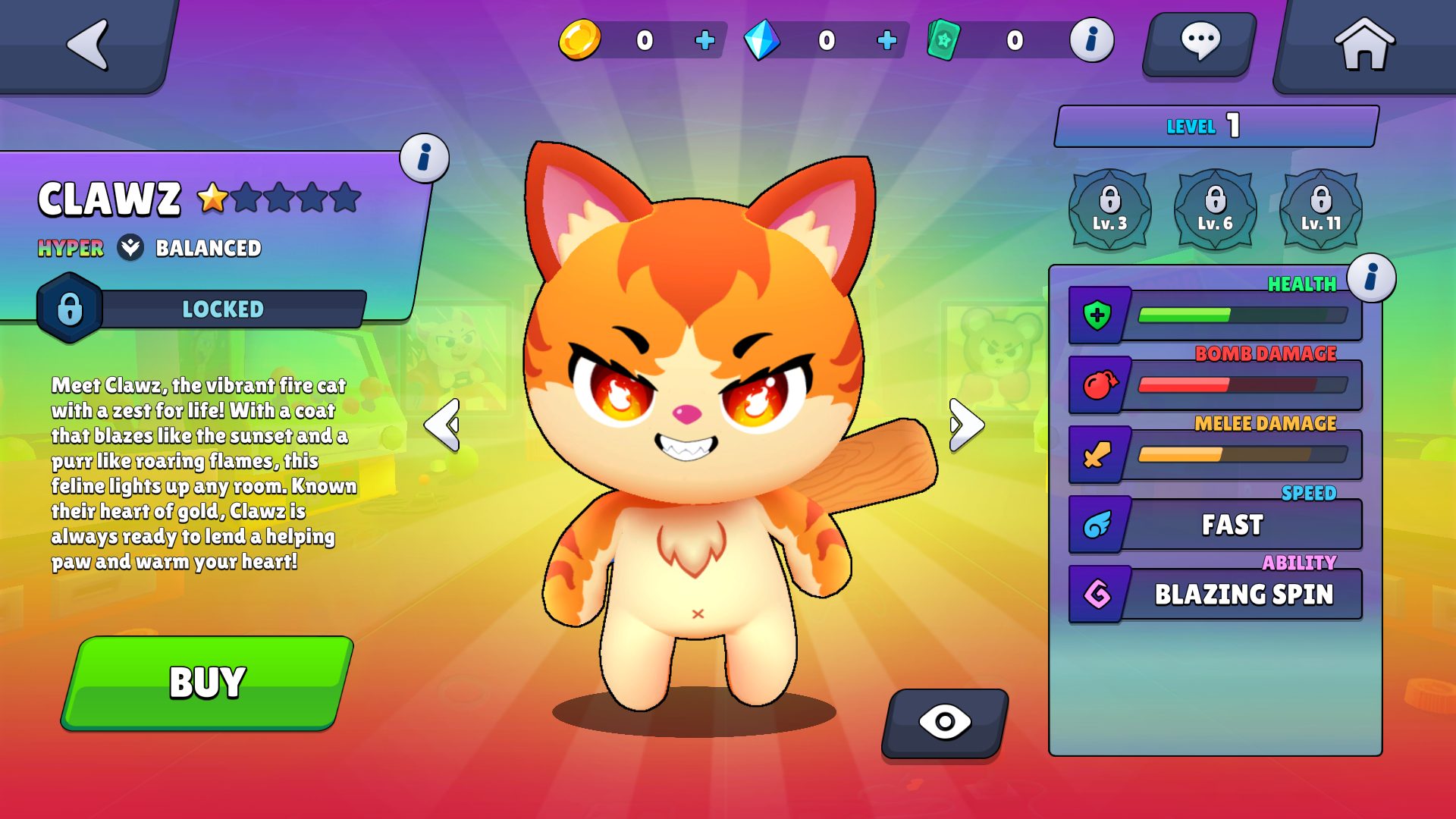The image size is (1456, 819).
Task: Show Clawz character info panel
Action: coord(424,158)
